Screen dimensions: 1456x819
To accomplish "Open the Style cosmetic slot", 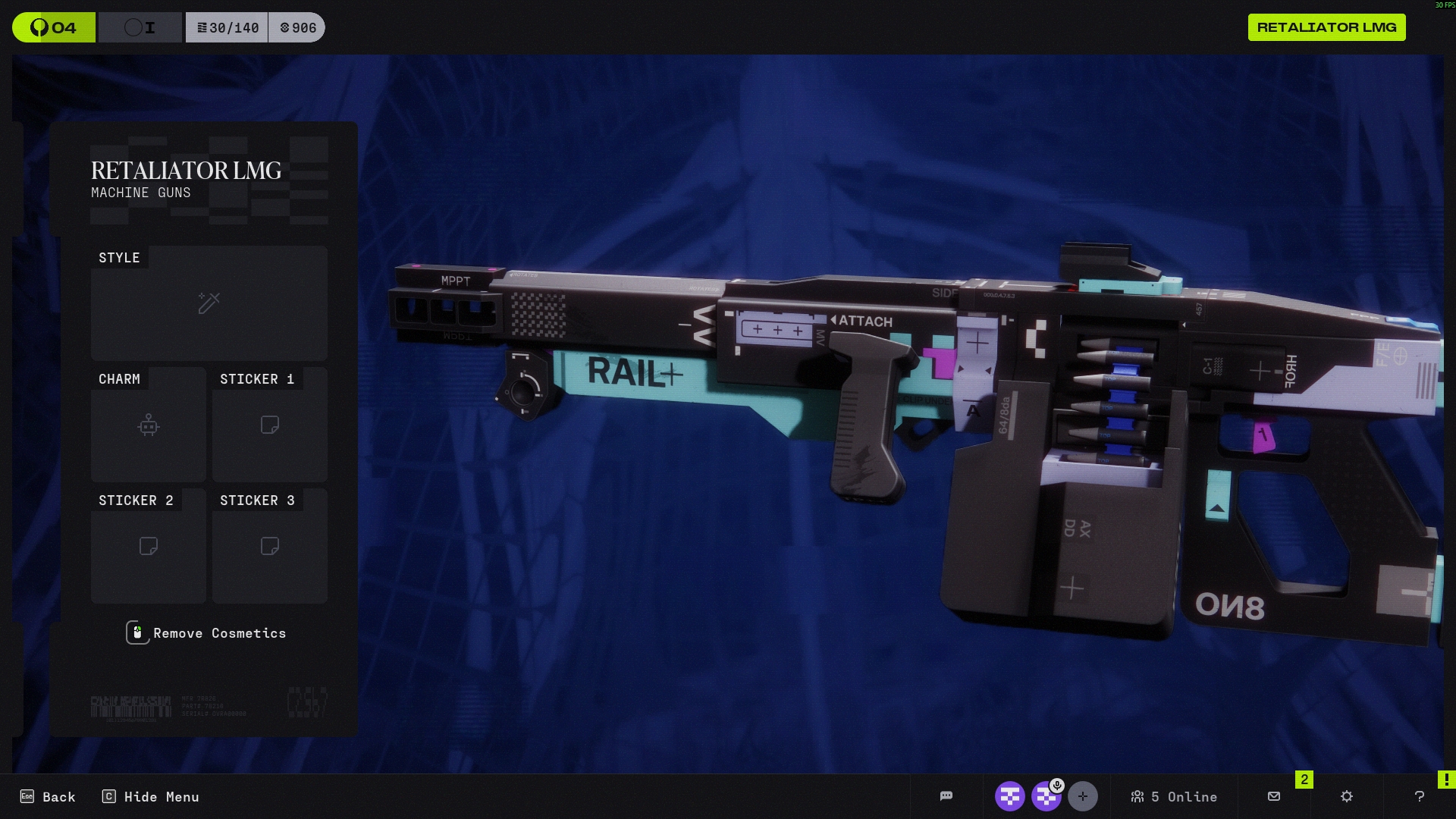I will tap(209, 303).
